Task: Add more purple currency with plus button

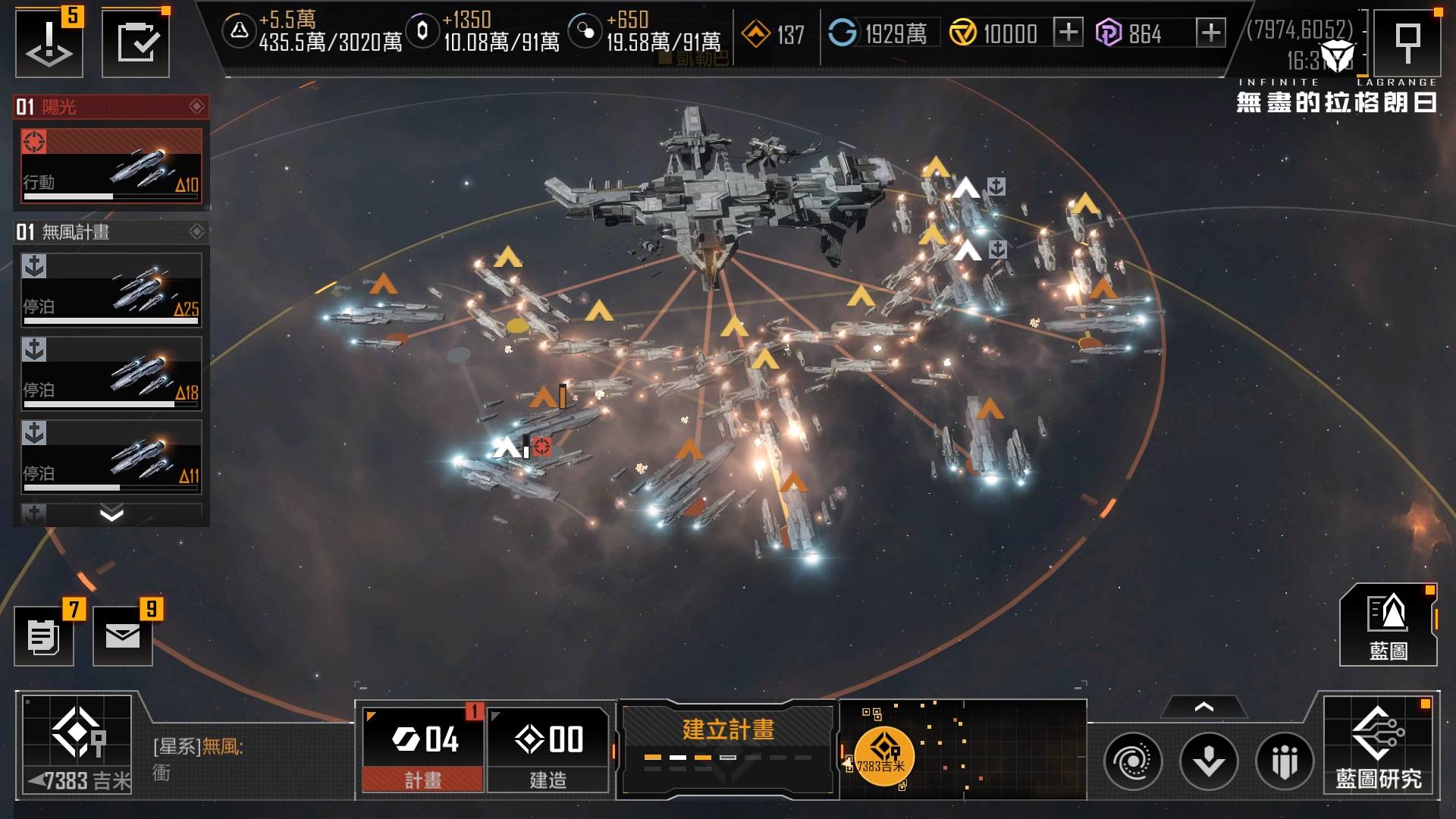Action: click(1210, 33)
